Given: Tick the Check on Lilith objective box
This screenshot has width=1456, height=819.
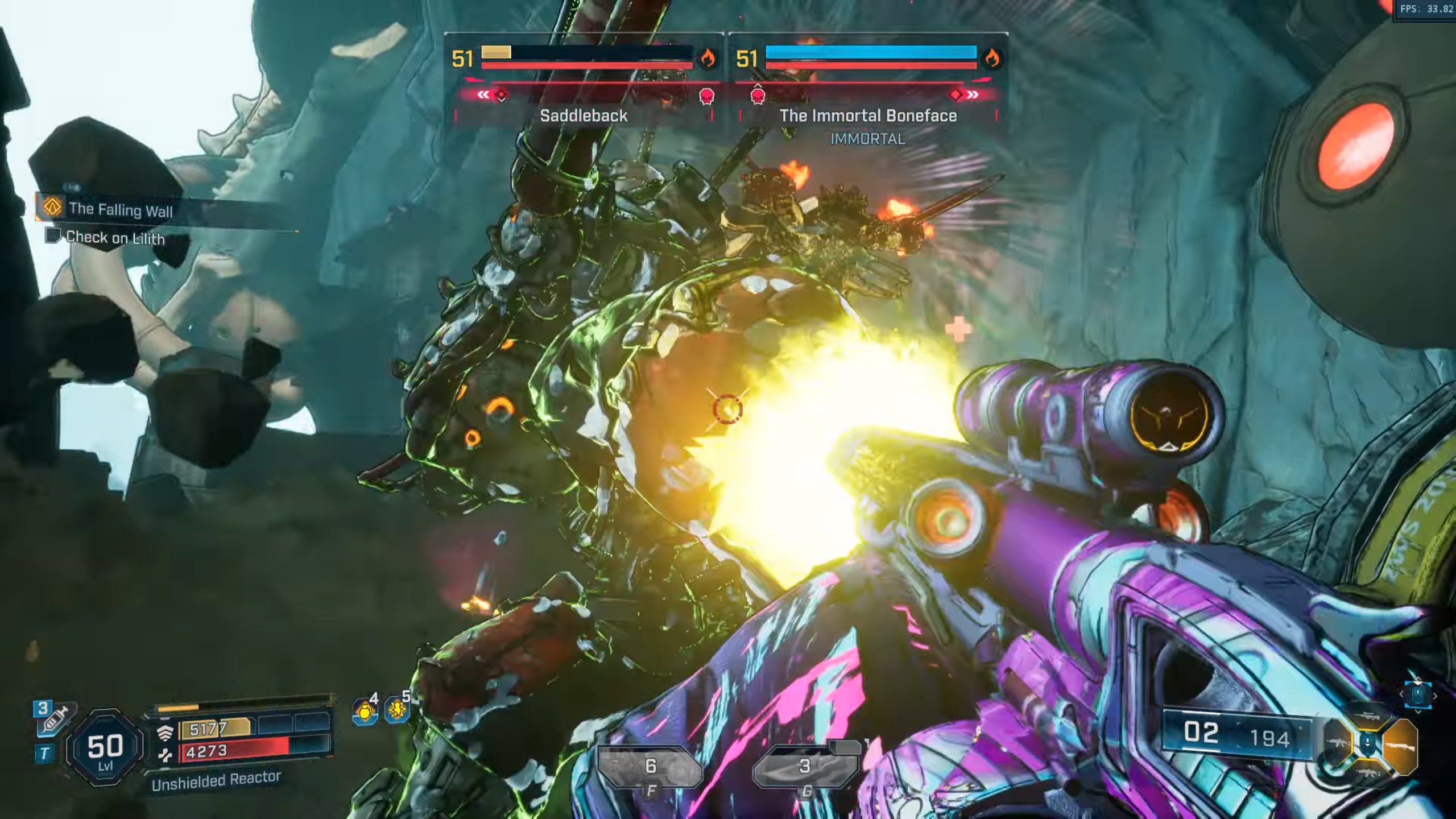Looking at the screenshot, I should coord(53,235).
